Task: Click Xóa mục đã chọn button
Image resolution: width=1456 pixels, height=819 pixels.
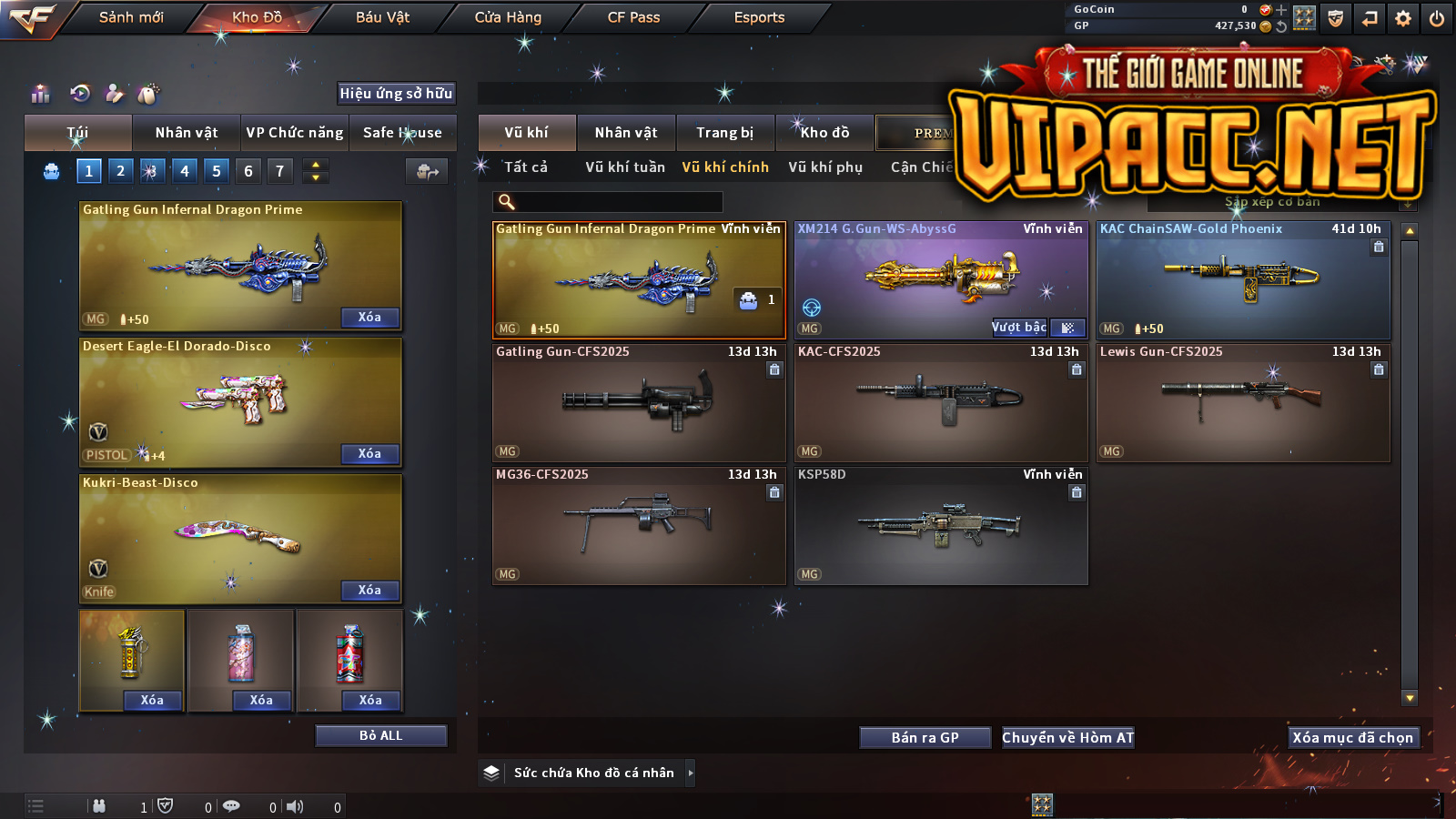Action: [x=1353, y=738]
